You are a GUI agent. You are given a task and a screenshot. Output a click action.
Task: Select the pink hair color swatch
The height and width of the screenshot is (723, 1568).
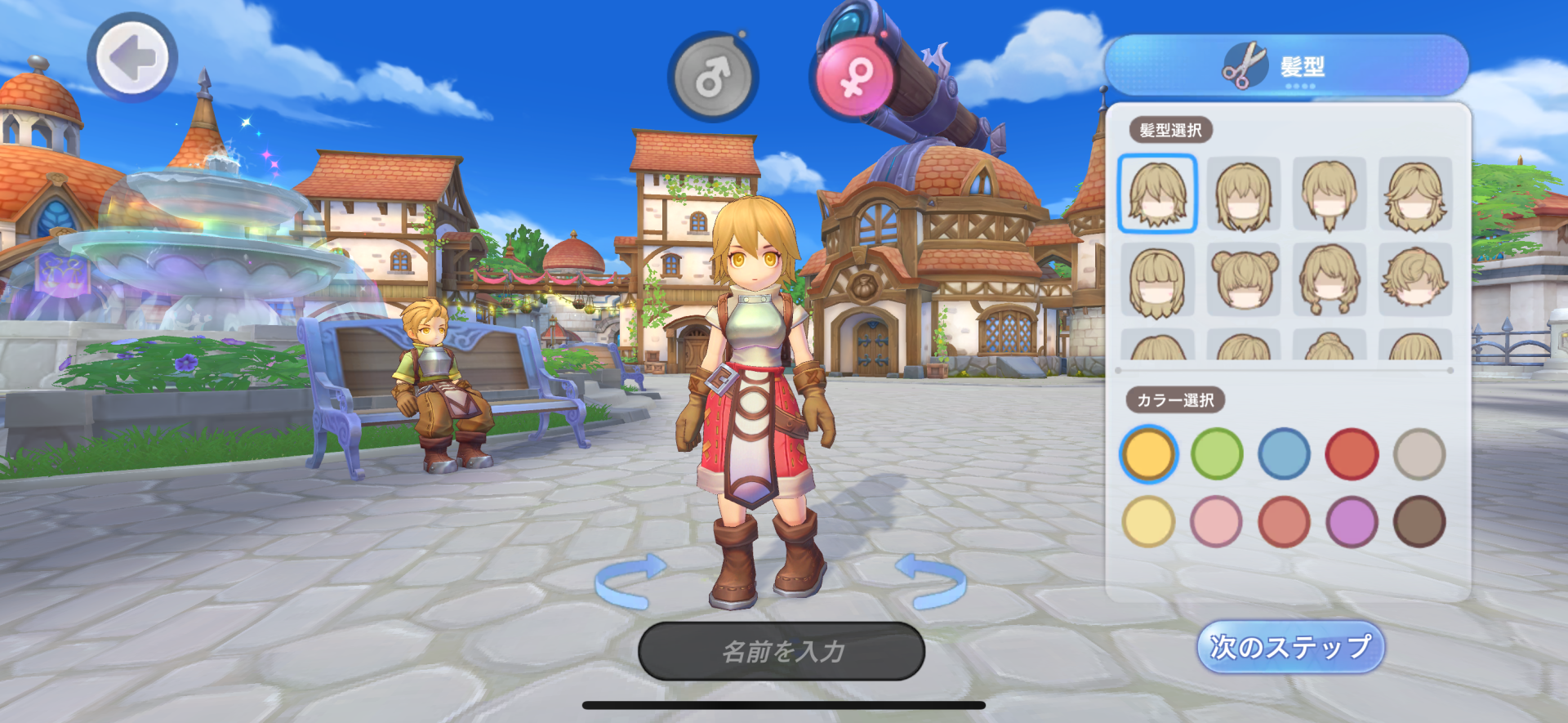1217,521
